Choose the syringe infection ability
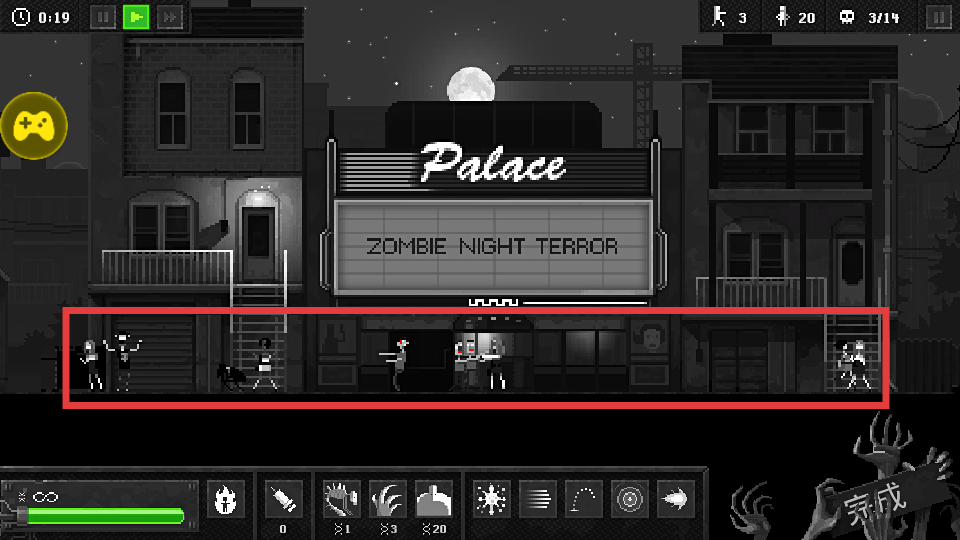The image size is (960, 540). click(283, 499)
